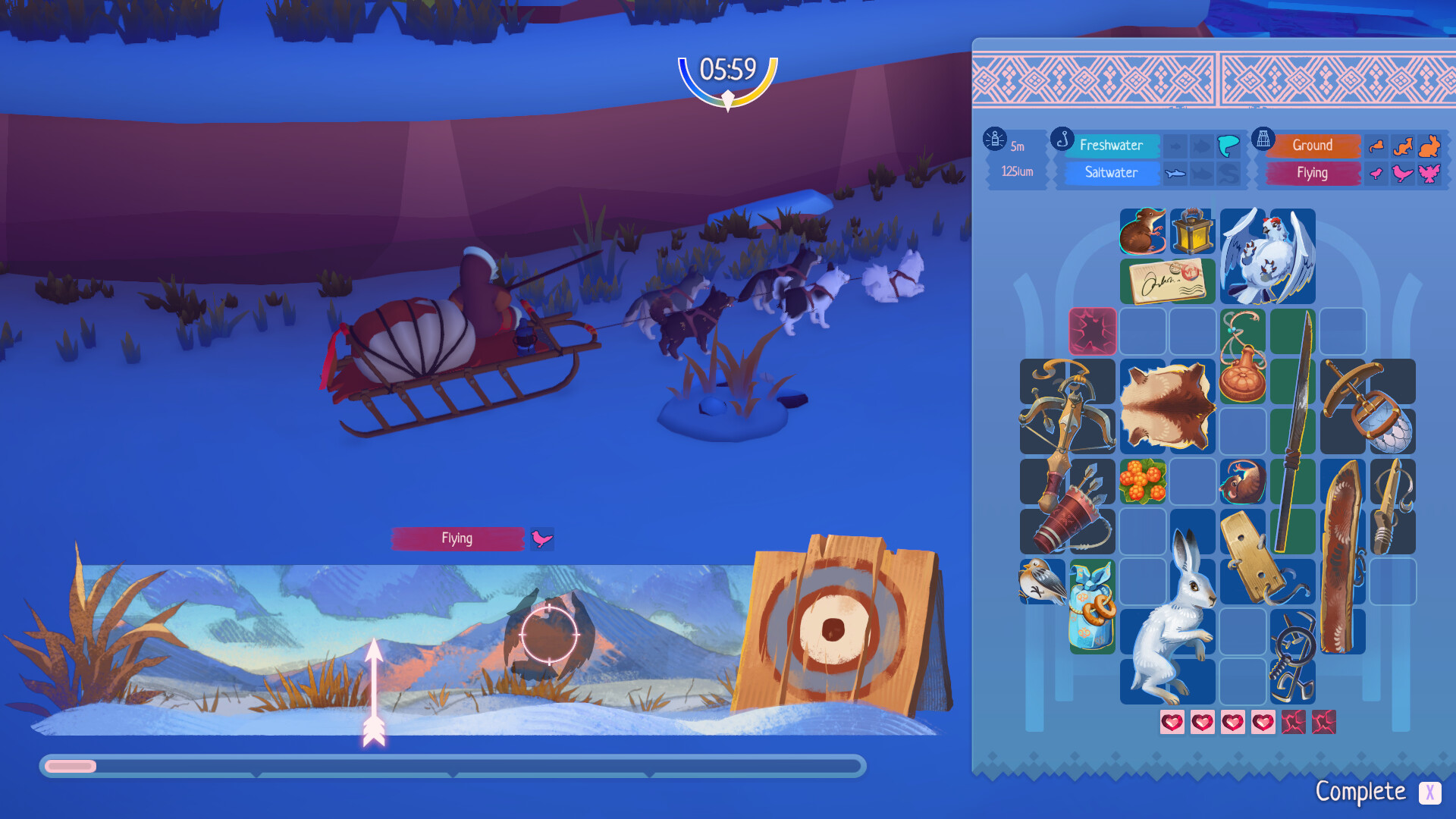Click the fishing hook icon beside Freshwater
This screenshot has height=819, width=1456.
tap(1063, 140)
